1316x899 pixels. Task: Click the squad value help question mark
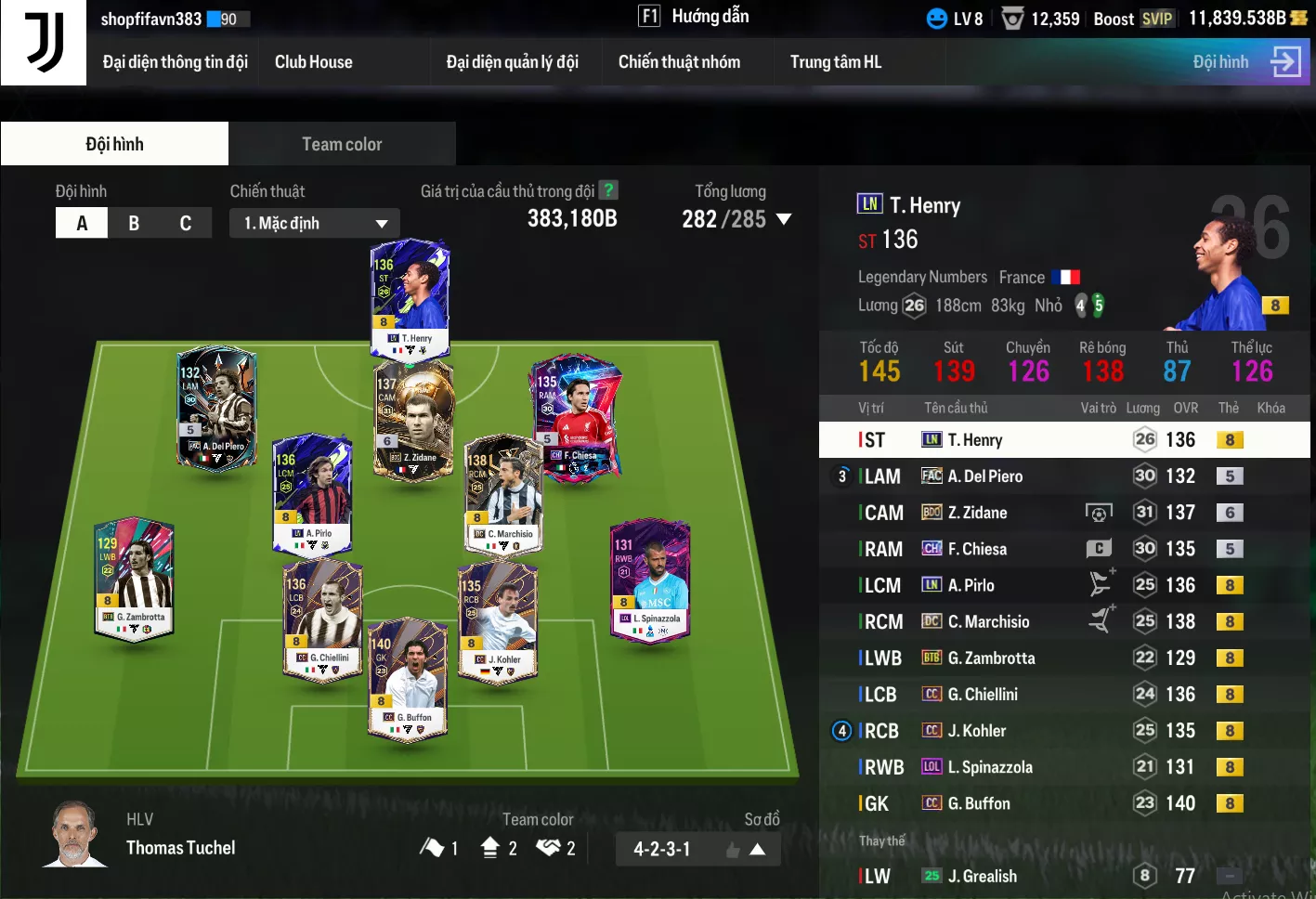coord(608,190)
